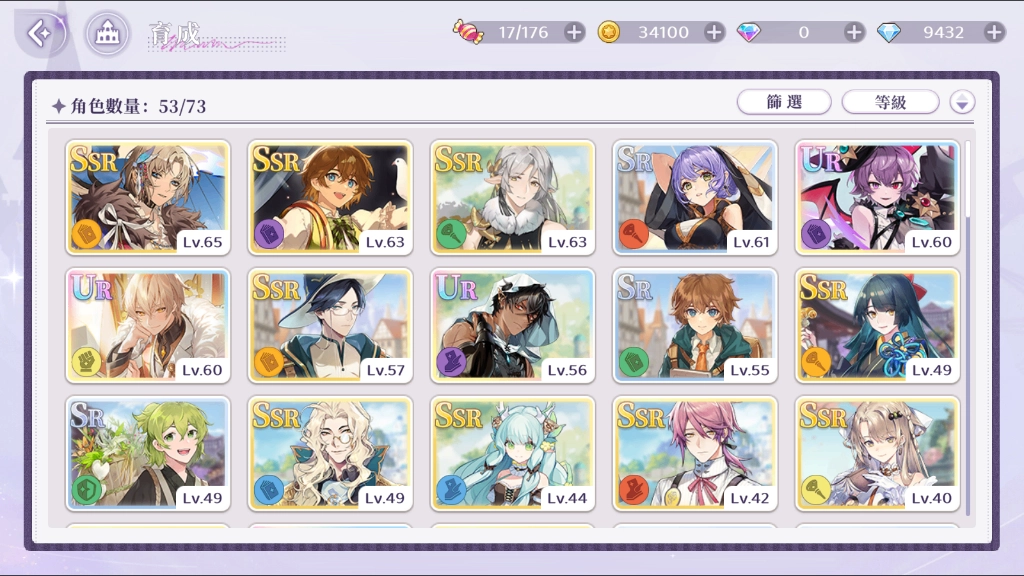Image resolution: width=1024 pixels, height=576 pixels.
Task: Add more candy stamina with plus button
Action: point(574,32)
